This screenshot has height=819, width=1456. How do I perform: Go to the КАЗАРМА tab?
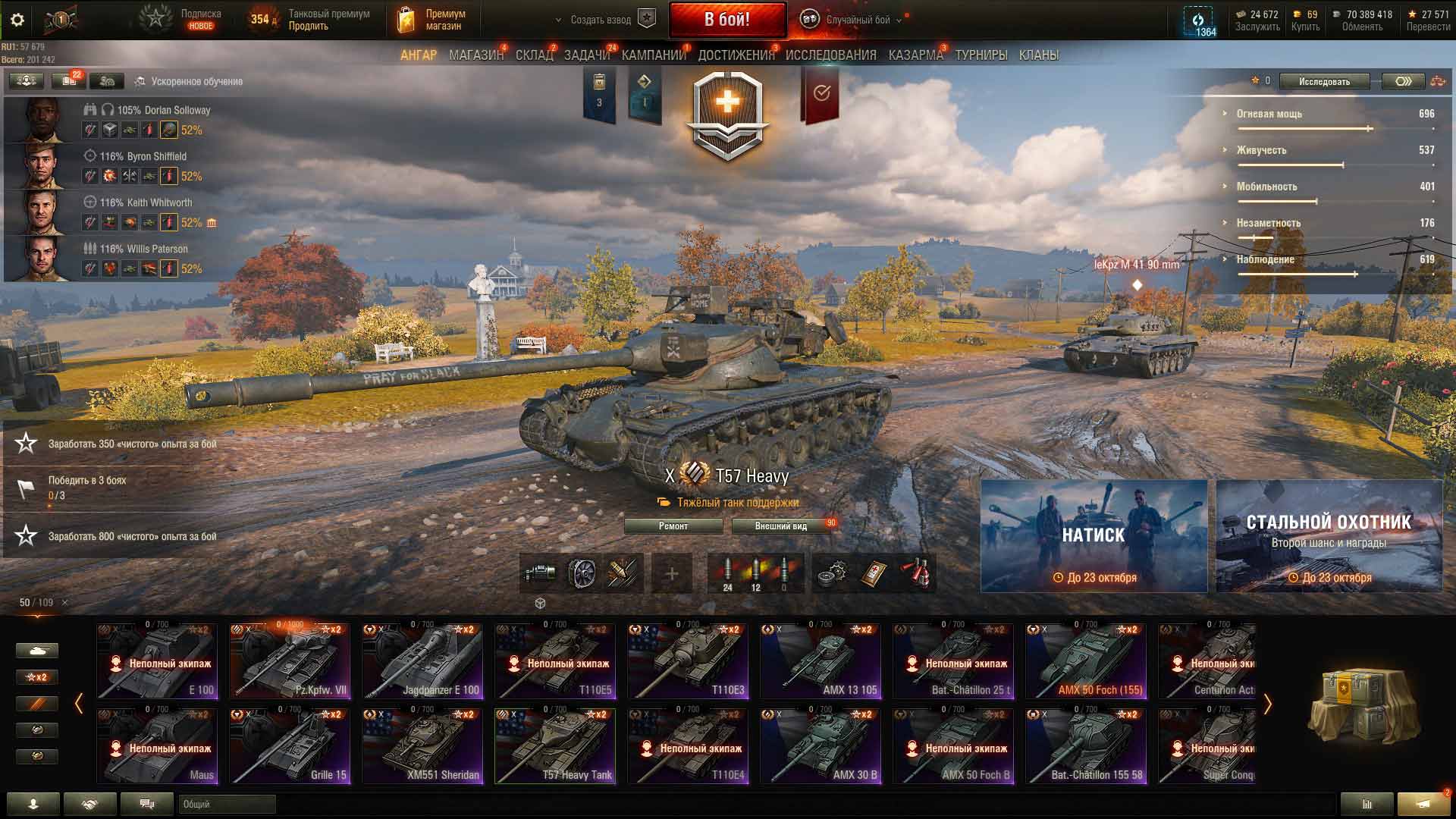[915, 55]
